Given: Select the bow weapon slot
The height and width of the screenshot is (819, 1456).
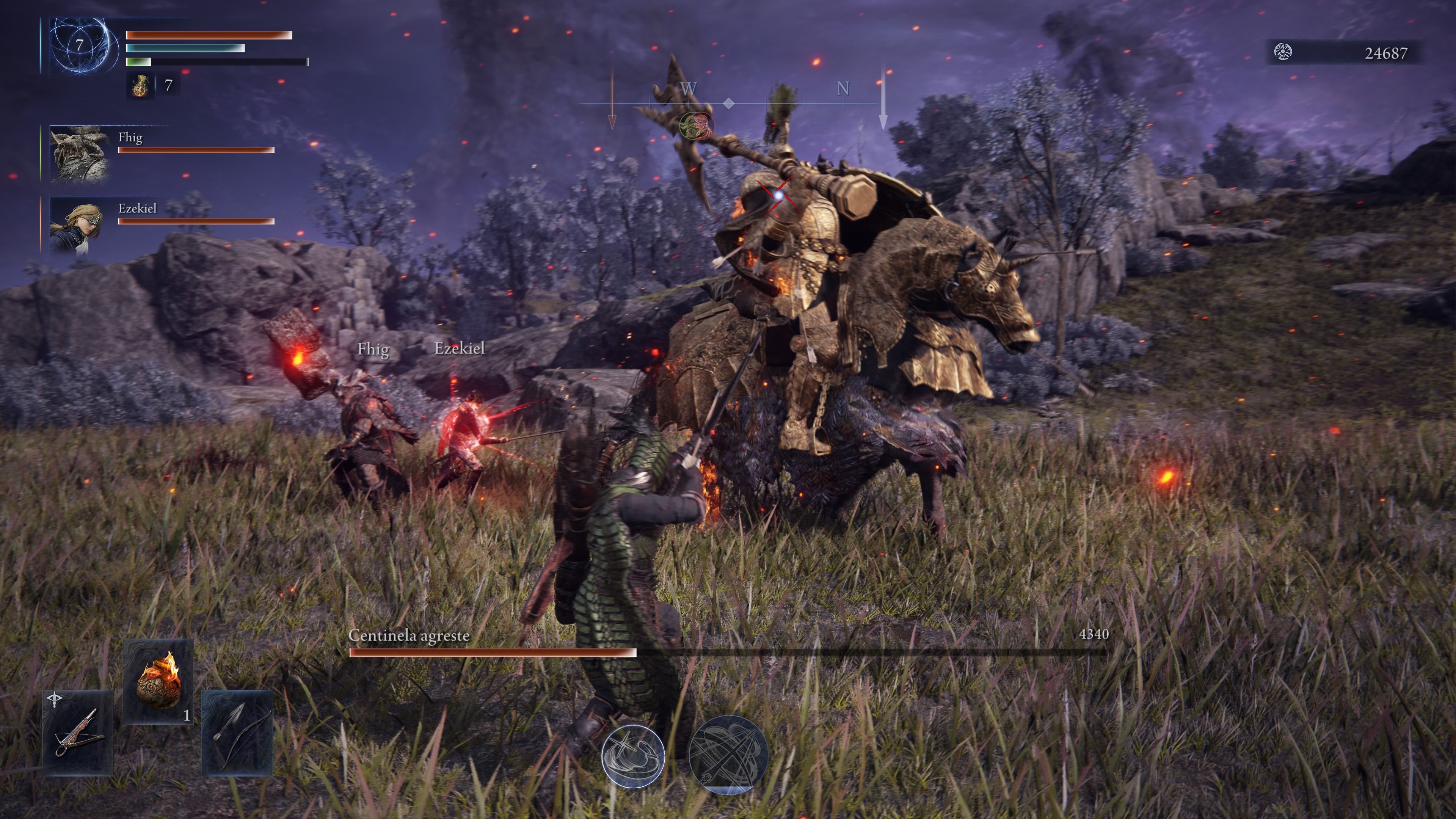Looking at the screenshot, I should (237, 733).
